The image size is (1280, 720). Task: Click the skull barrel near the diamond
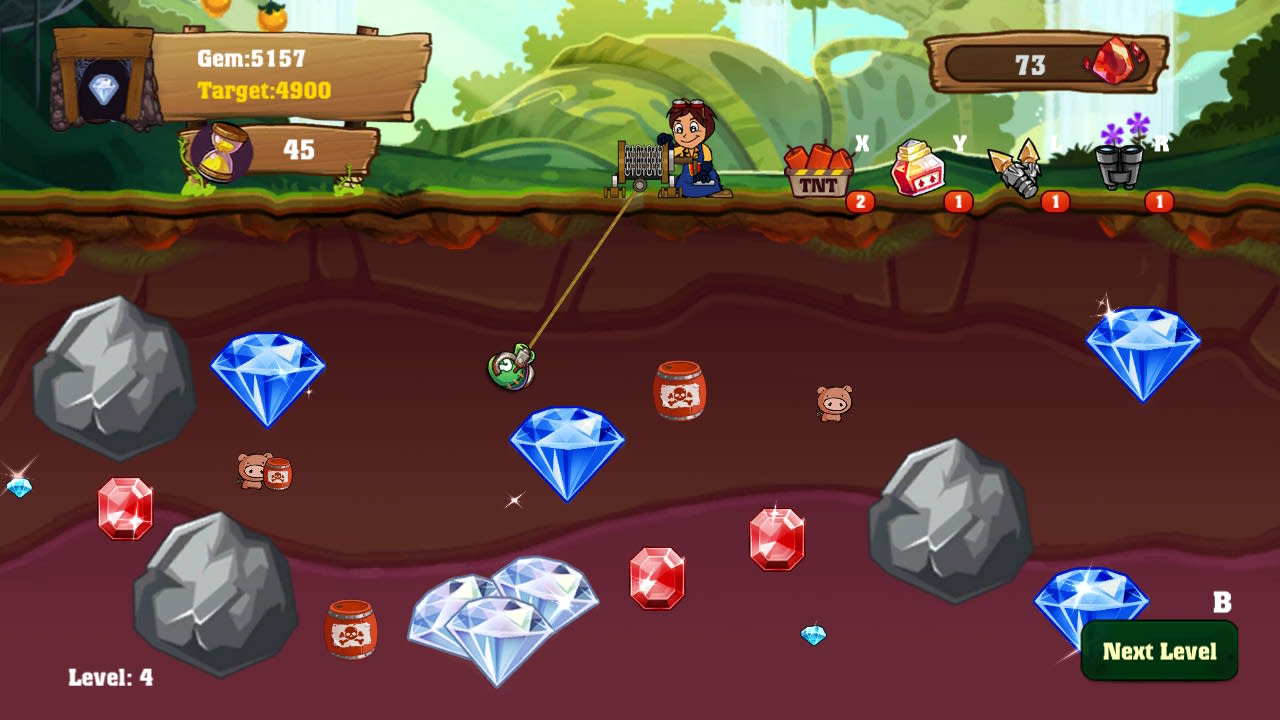point(678,390)
